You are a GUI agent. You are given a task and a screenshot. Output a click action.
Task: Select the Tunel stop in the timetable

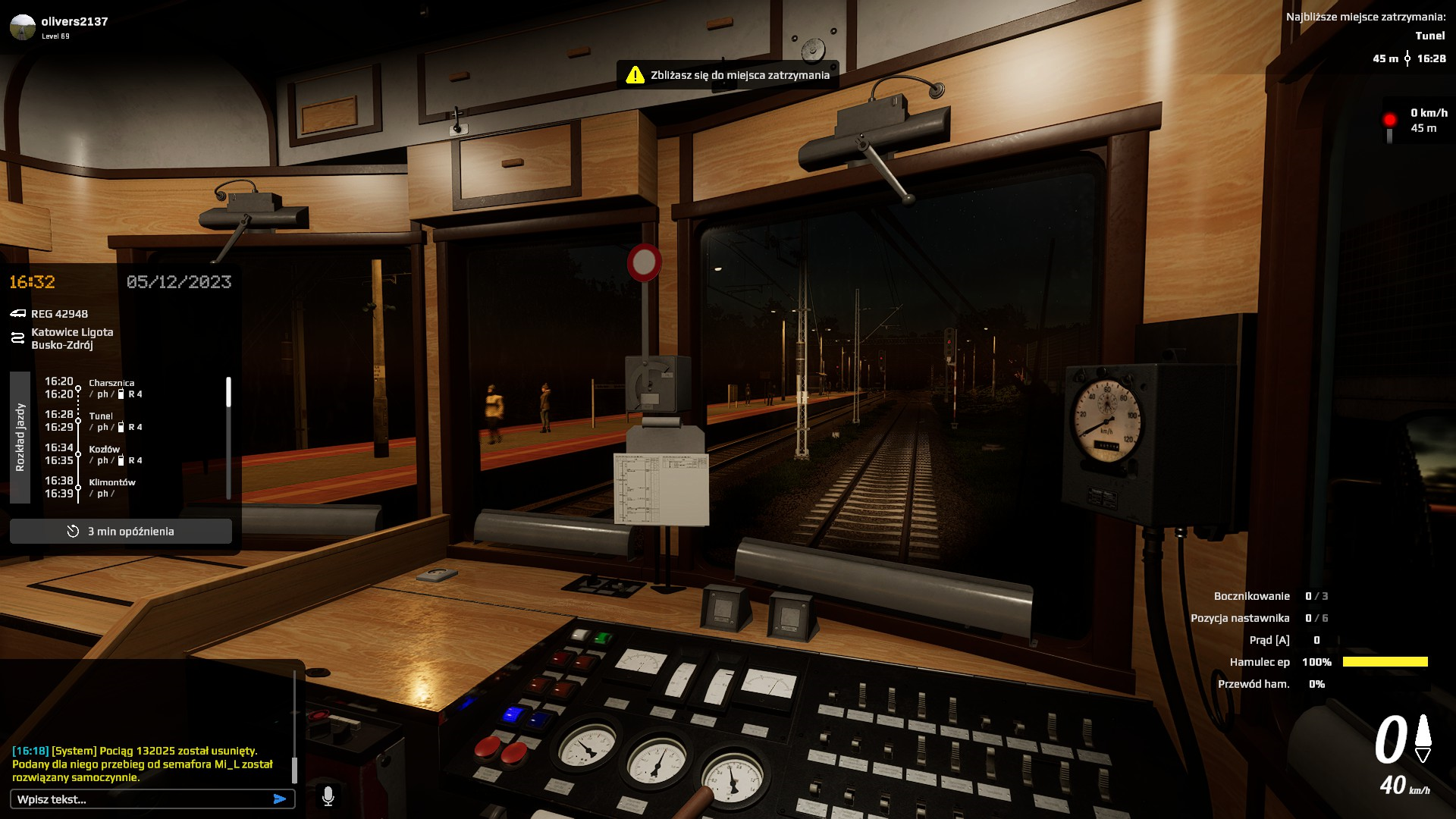click(x=101, y=416)
